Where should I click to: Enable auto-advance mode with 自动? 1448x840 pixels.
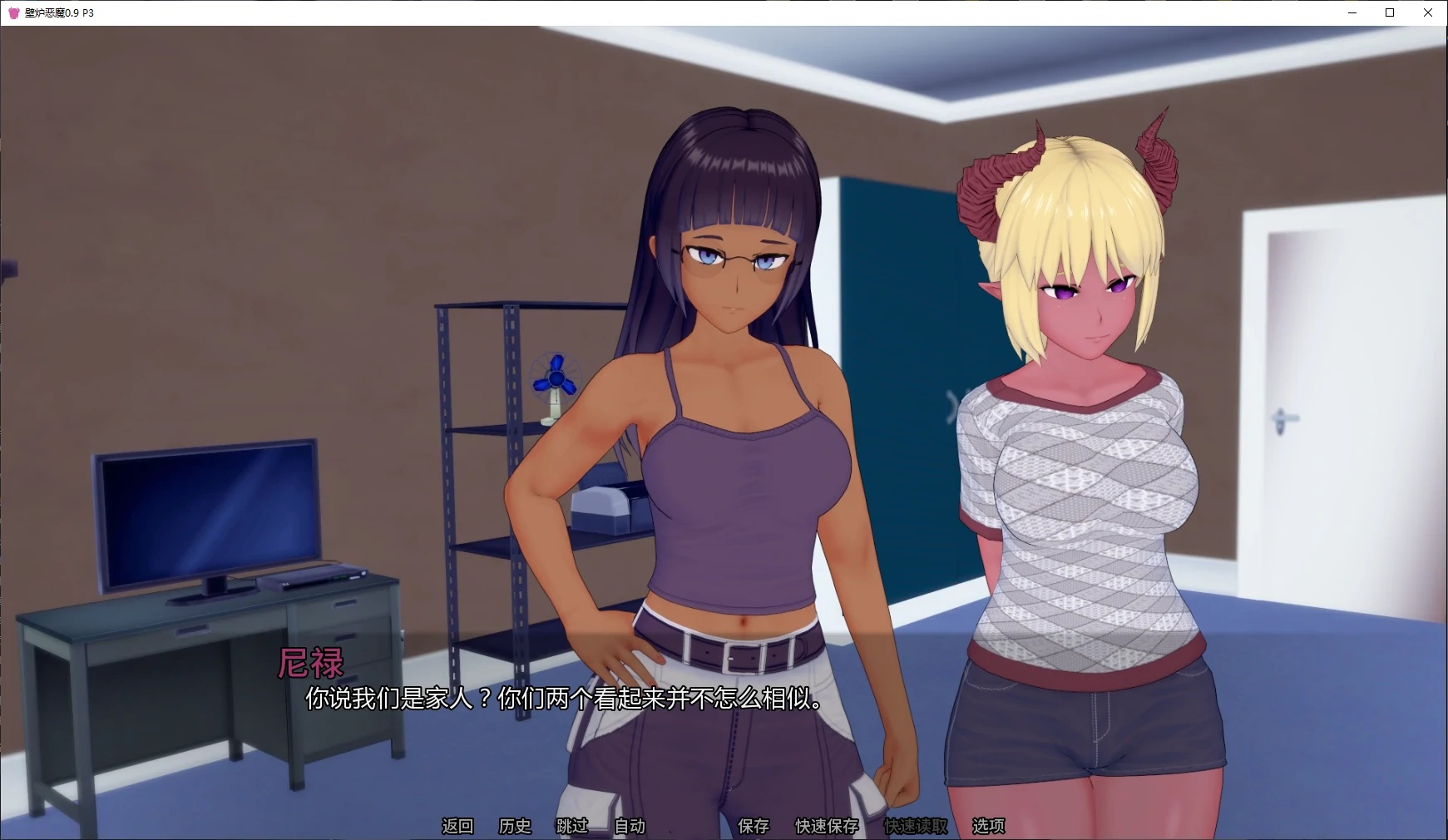coord(629,827)
